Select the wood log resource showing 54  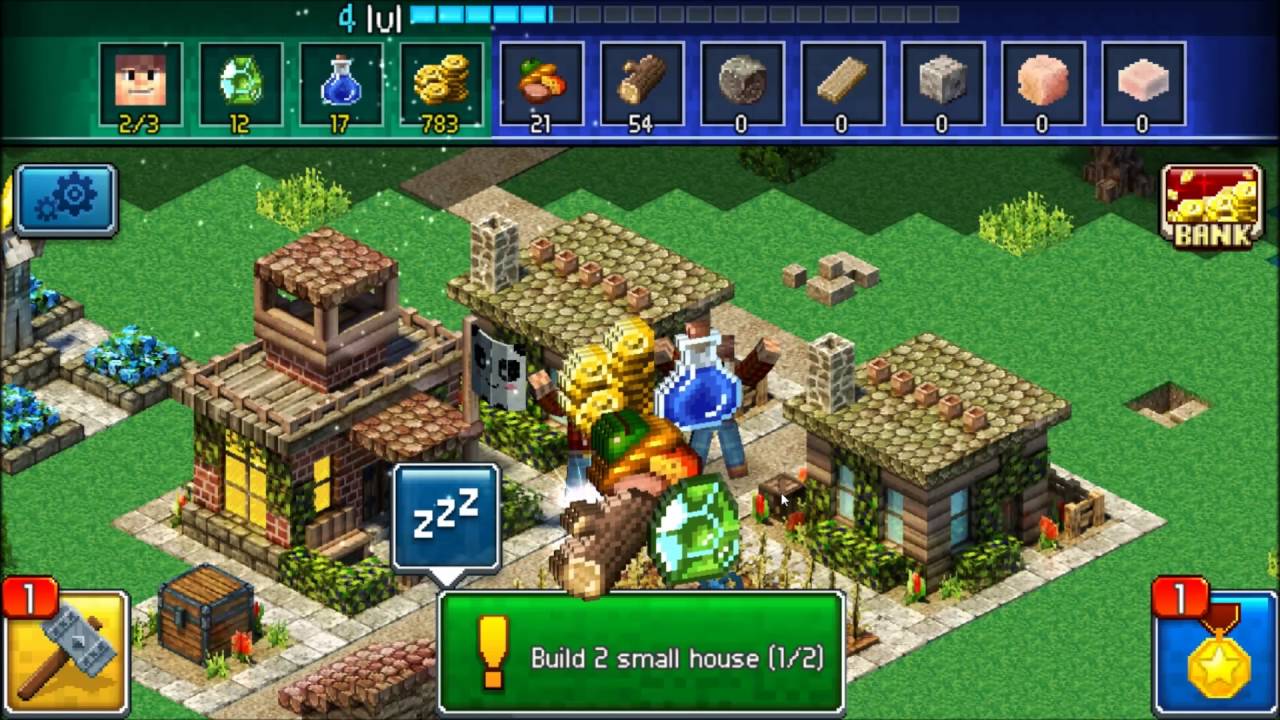[641, 85]
